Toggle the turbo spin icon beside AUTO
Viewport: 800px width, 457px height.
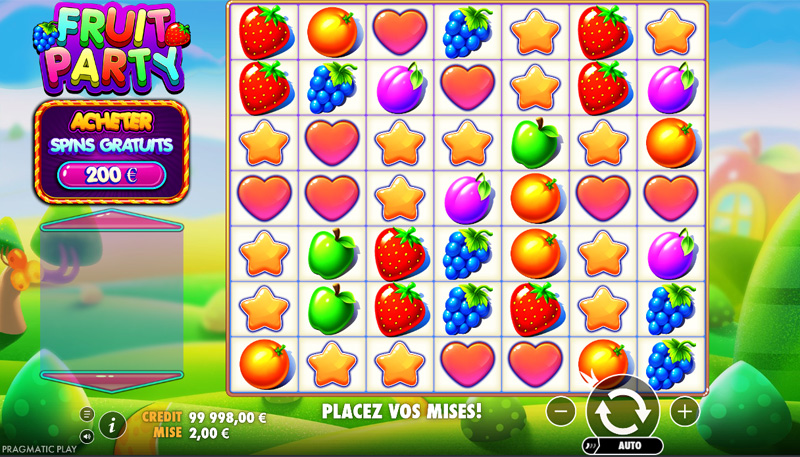(590, 446)
